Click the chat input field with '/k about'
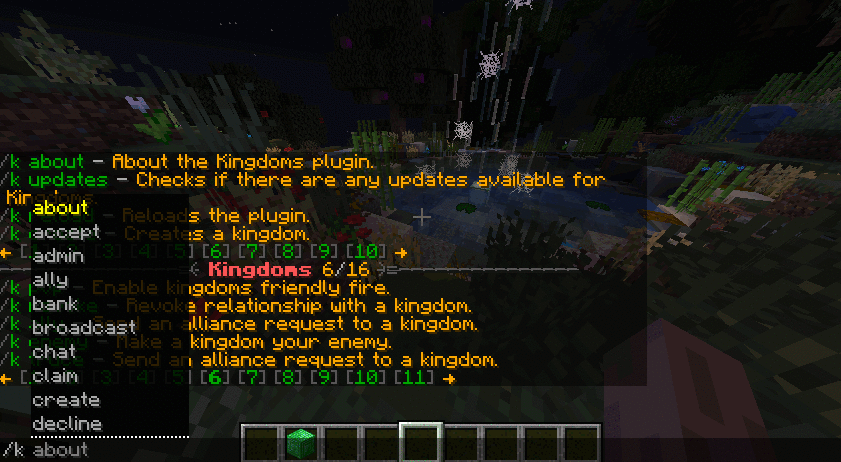 400,450
